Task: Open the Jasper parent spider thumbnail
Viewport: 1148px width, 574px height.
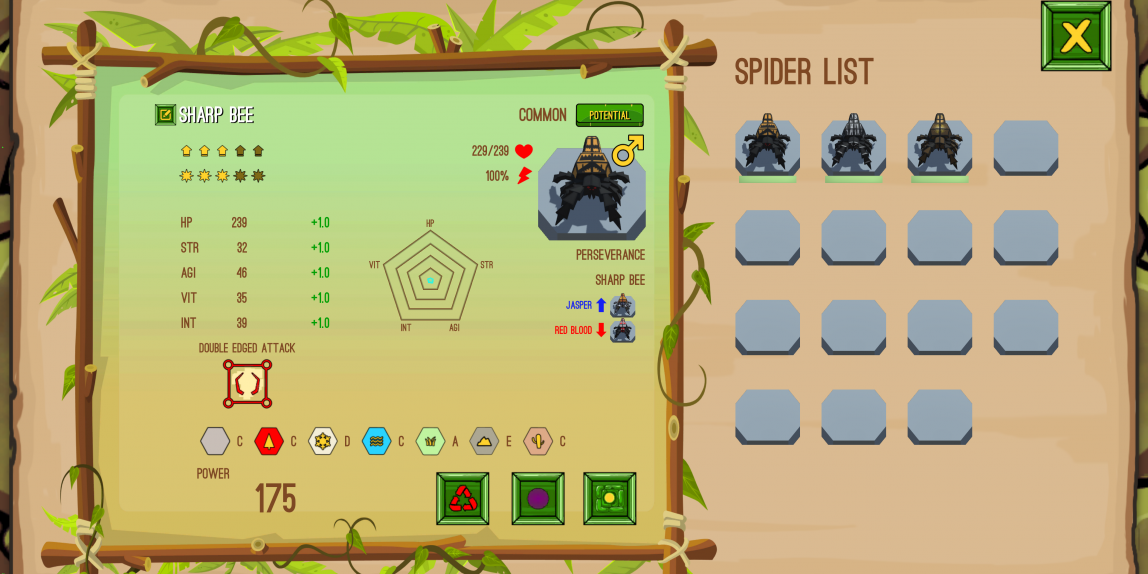Action: [622, 305]
